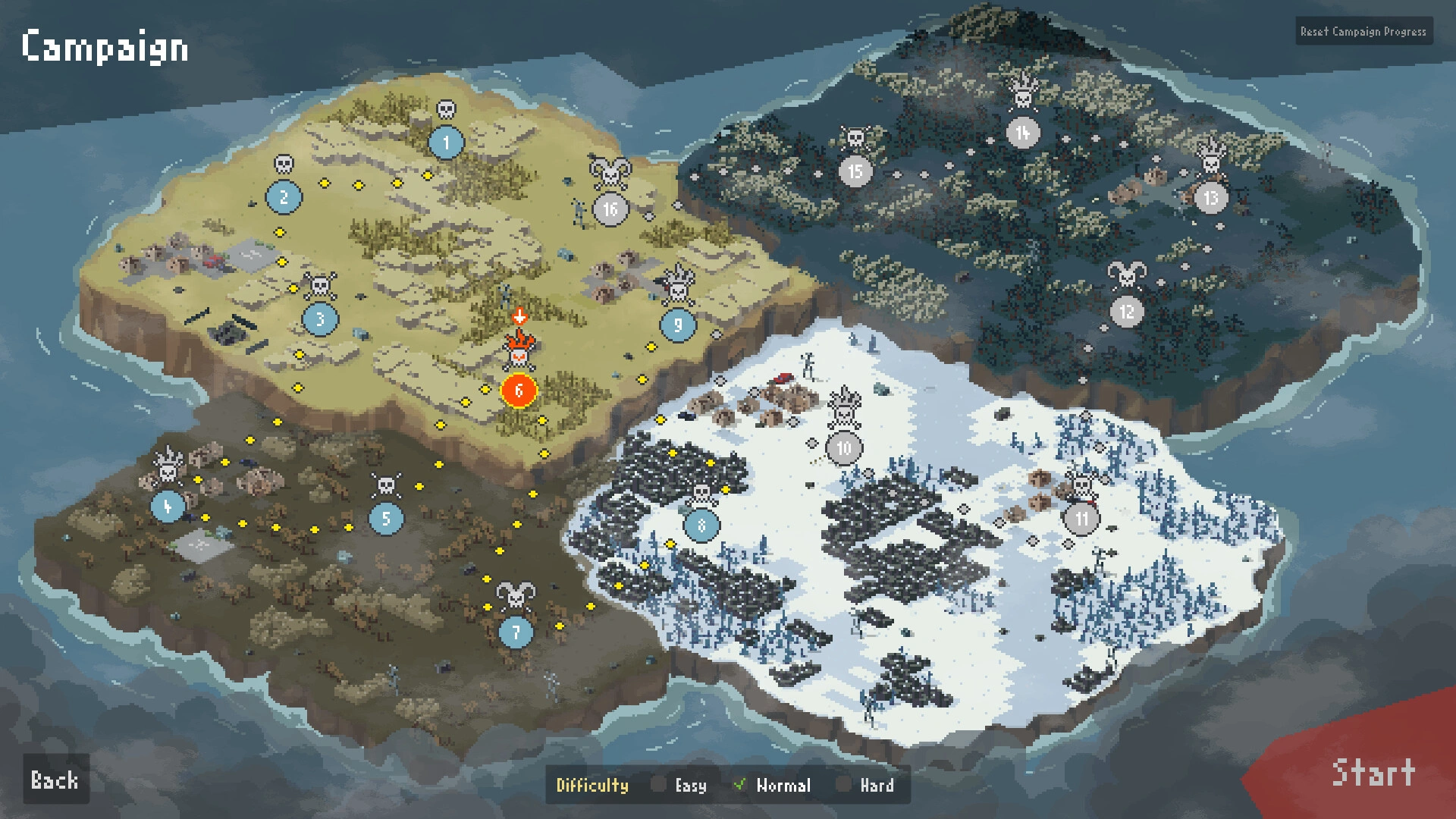Image resolution: width=1456 pixels, height=819 pixels.
Task: Select campaign level 2 node
Action: click(284, 198)
